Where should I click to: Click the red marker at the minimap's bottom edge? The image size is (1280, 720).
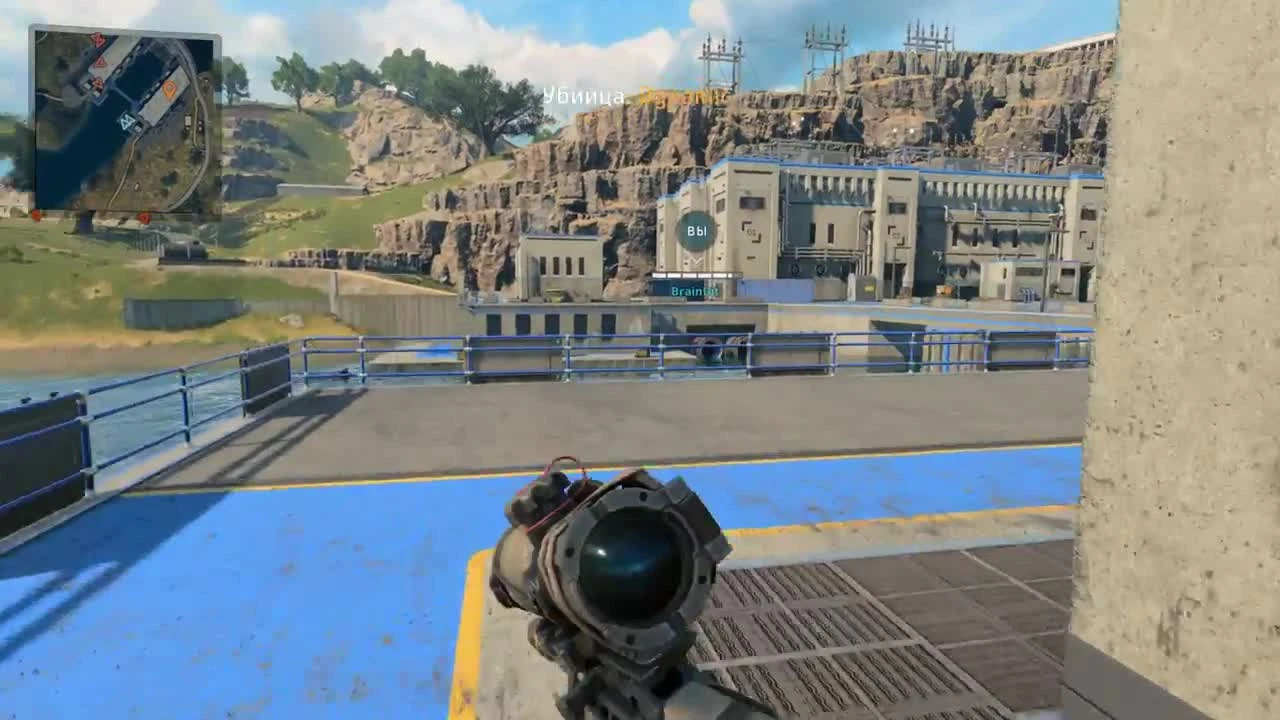[144, 215]
